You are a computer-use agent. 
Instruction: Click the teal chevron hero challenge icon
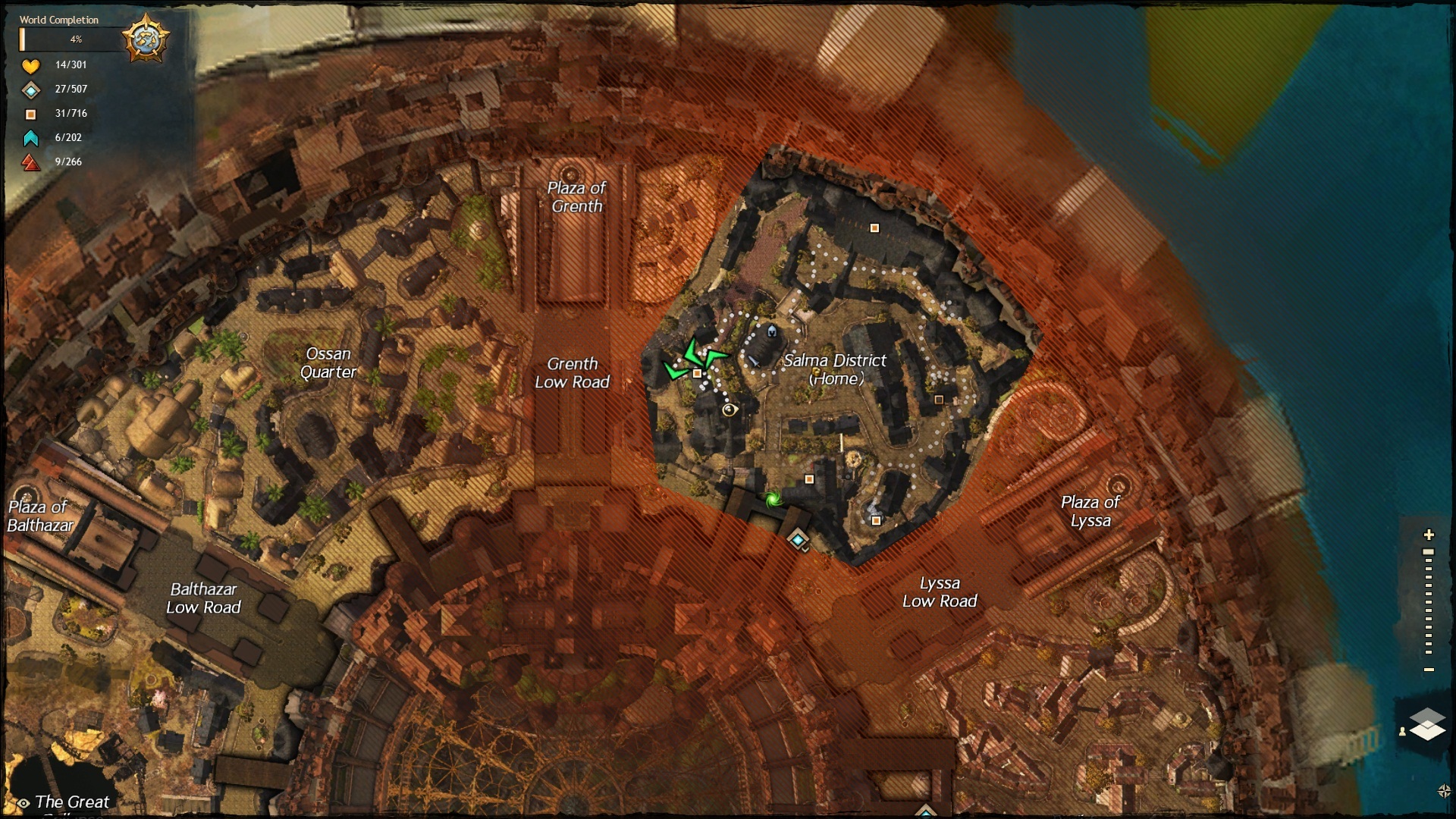tap(30, 138)
